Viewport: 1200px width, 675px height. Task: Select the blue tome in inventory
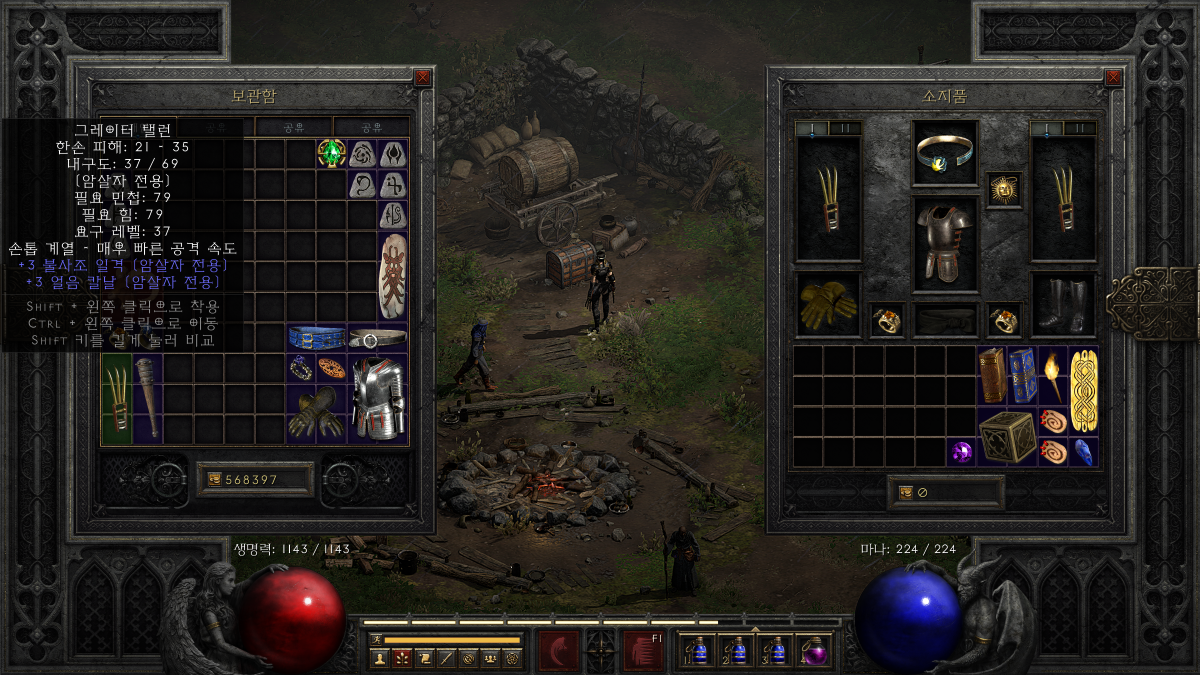[x=1022, y=374]
